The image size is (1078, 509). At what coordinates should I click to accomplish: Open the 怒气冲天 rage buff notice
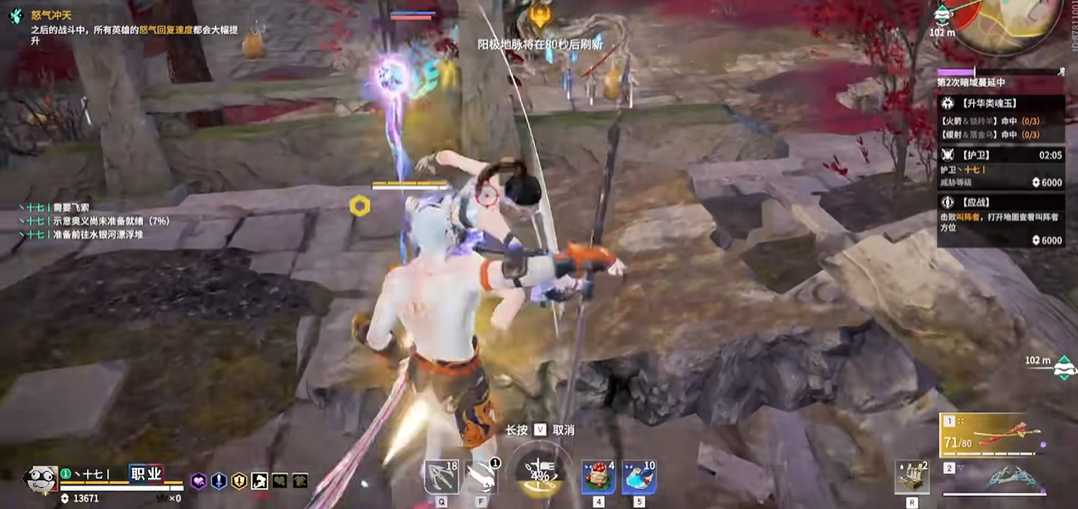[50, 14]
